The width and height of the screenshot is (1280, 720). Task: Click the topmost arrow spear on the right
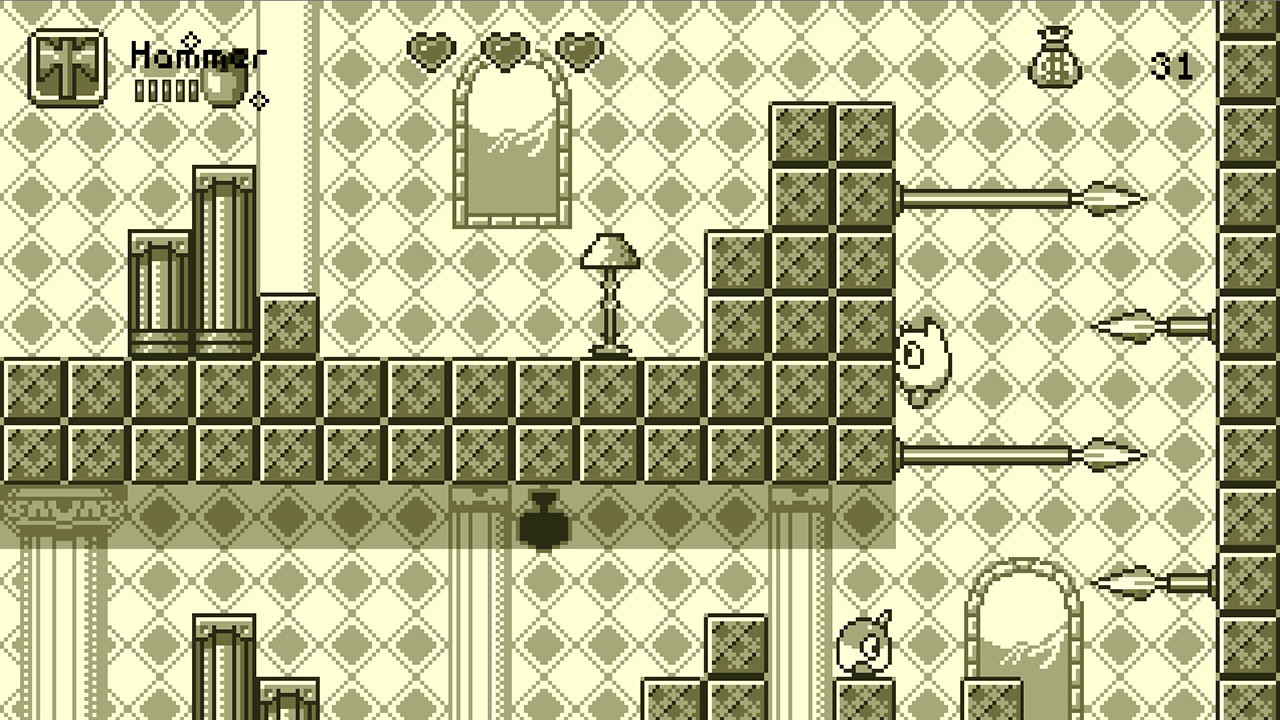tap(1020, 196)
